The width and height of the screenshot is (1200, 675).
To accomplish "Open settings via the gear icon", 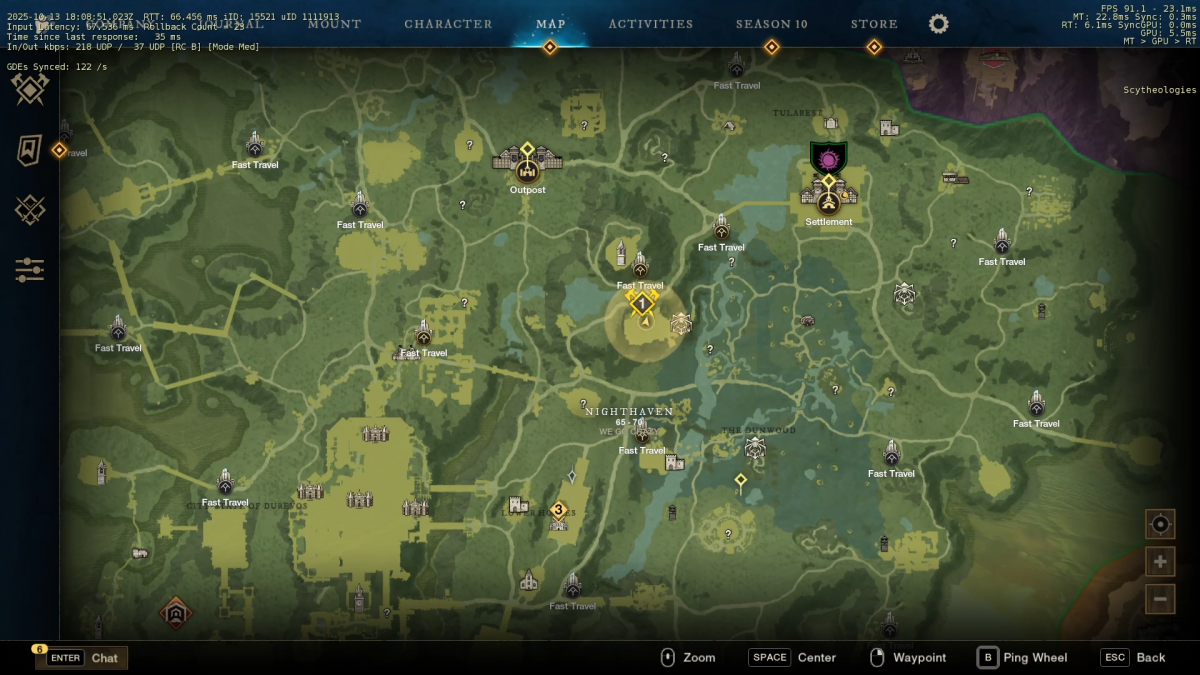I will pyautogui.click(x=938, y=24).
